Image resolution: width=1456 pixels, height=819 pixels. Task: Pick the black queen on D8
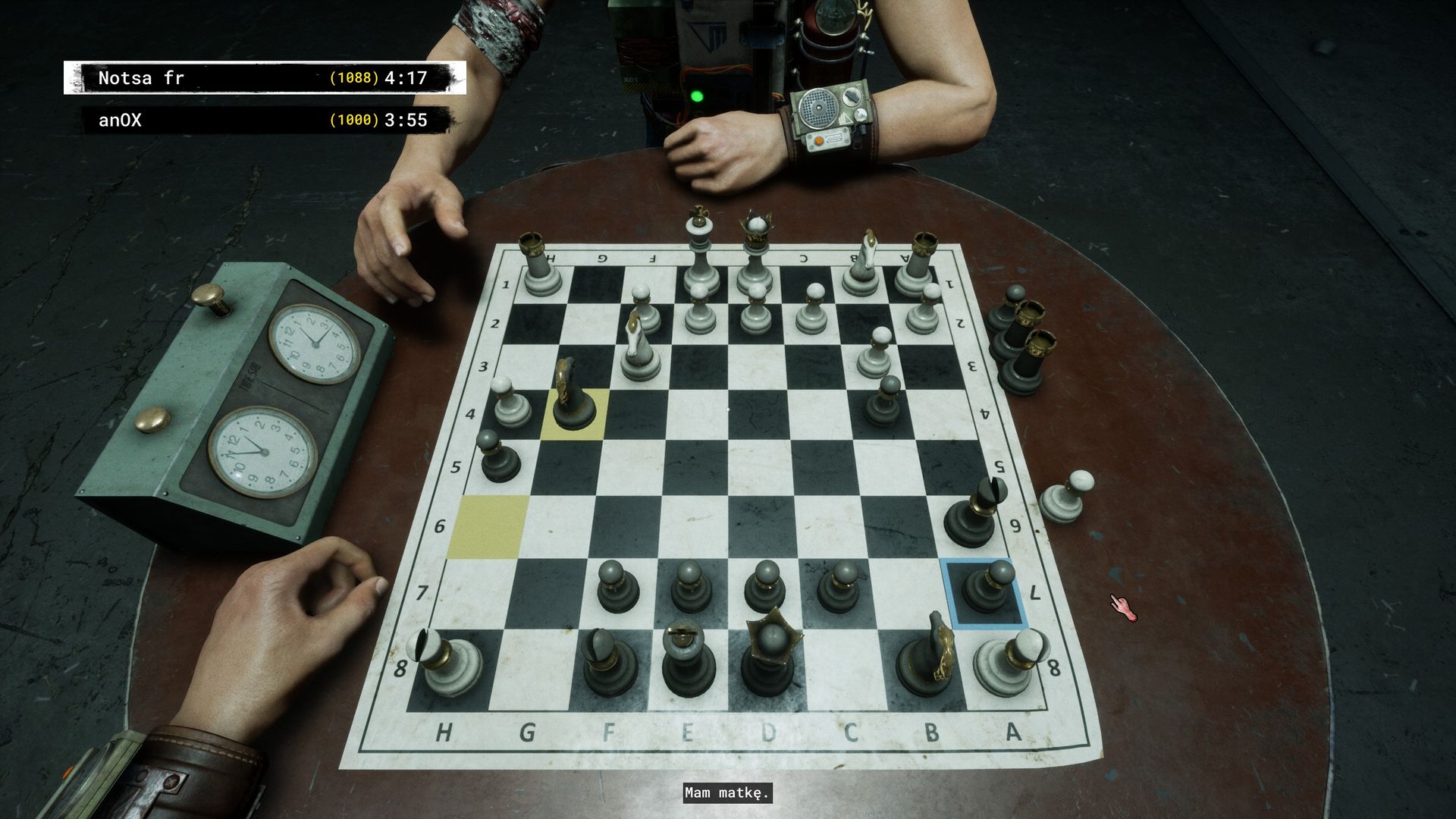[x=770, y=656]
